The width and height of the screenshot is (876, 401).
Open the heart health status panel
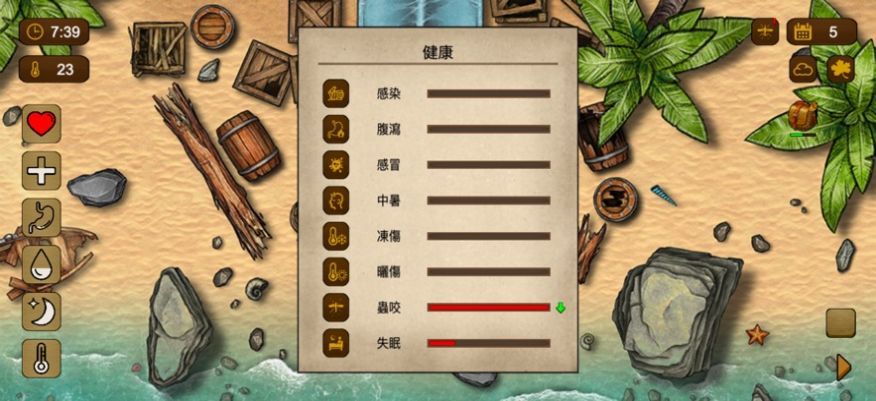(41, 124)
